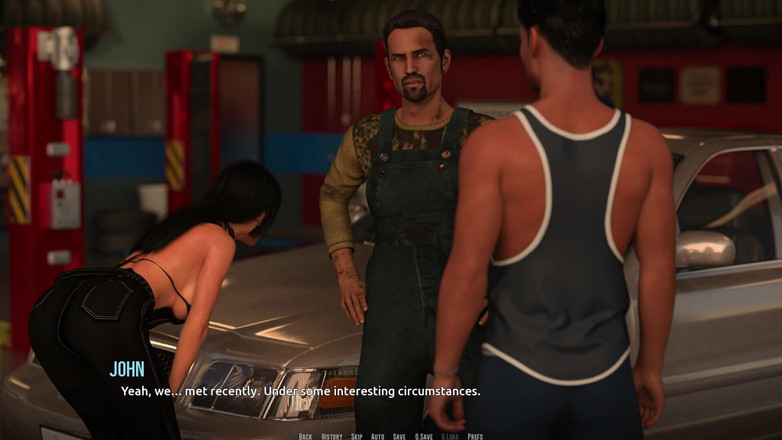Activate Skip to fast-forward dialogue

pyautogui.click(x=357, y=436)
